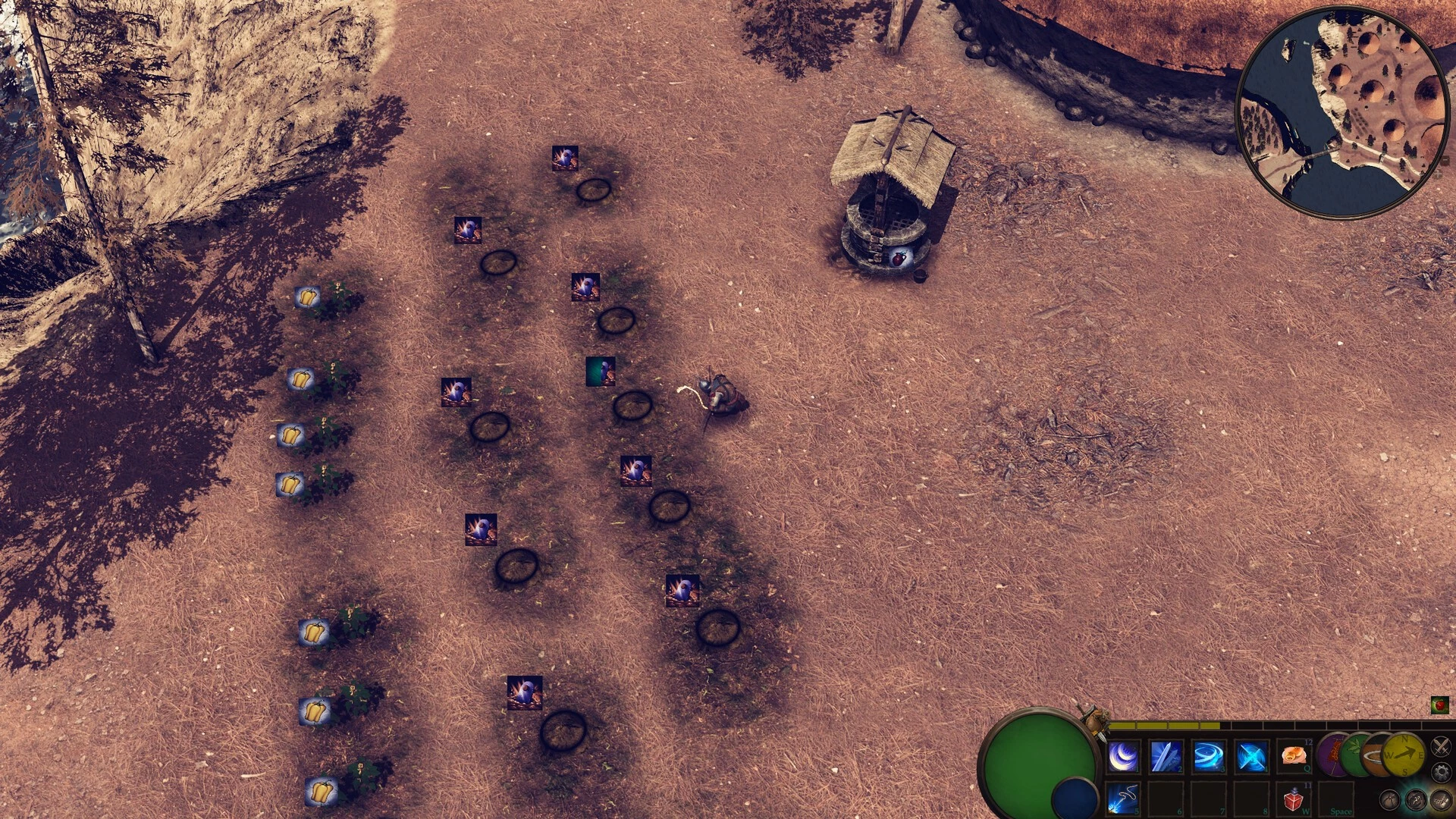Activate the glowing whip ability in slot 5
The image size is (1456, 819).
tap(1123, 799)
